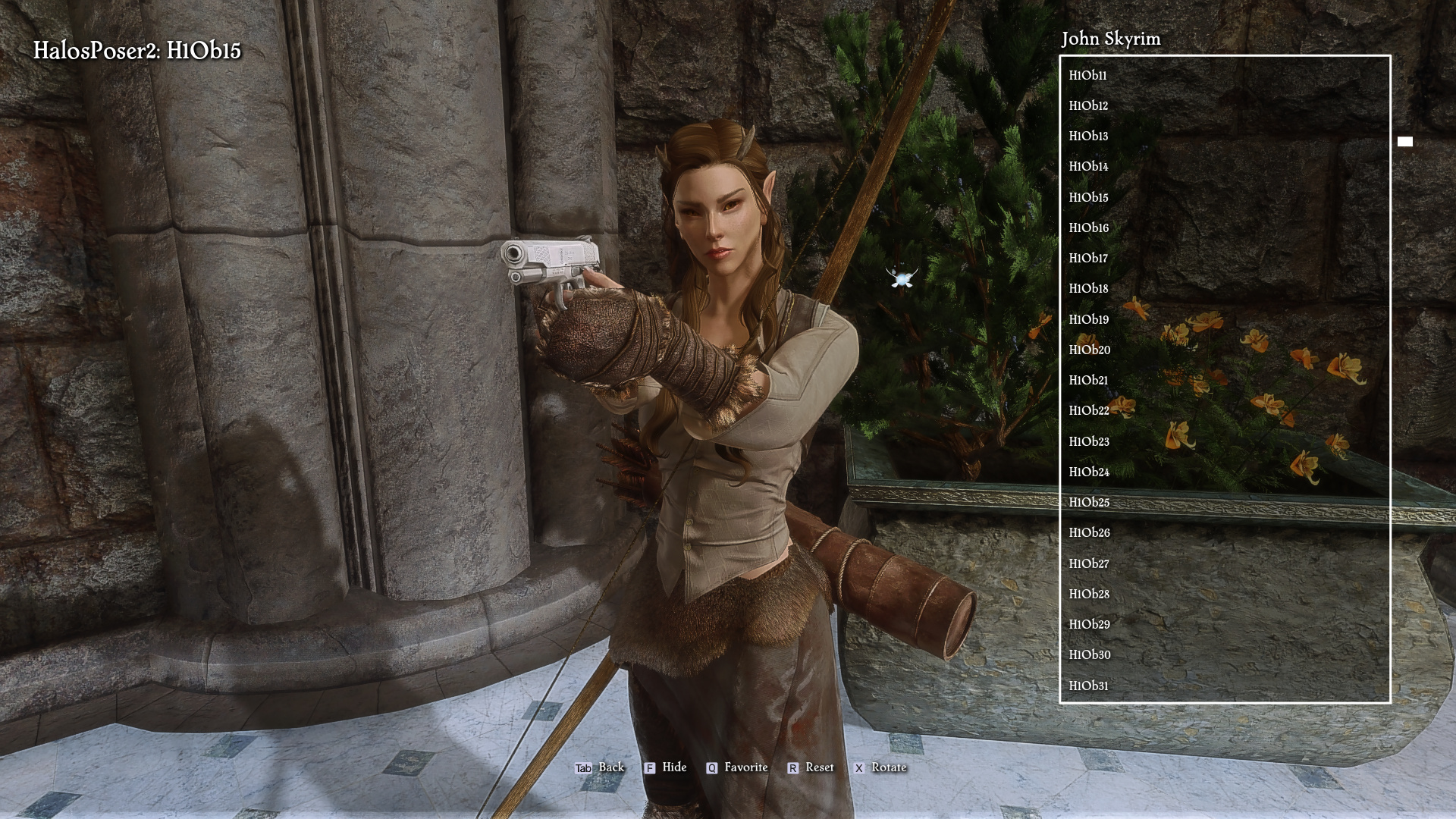Viewport: 1456px width, 819px height.
Task: Choose pose H1Ob28
Action: click(x=1089, y=594)
